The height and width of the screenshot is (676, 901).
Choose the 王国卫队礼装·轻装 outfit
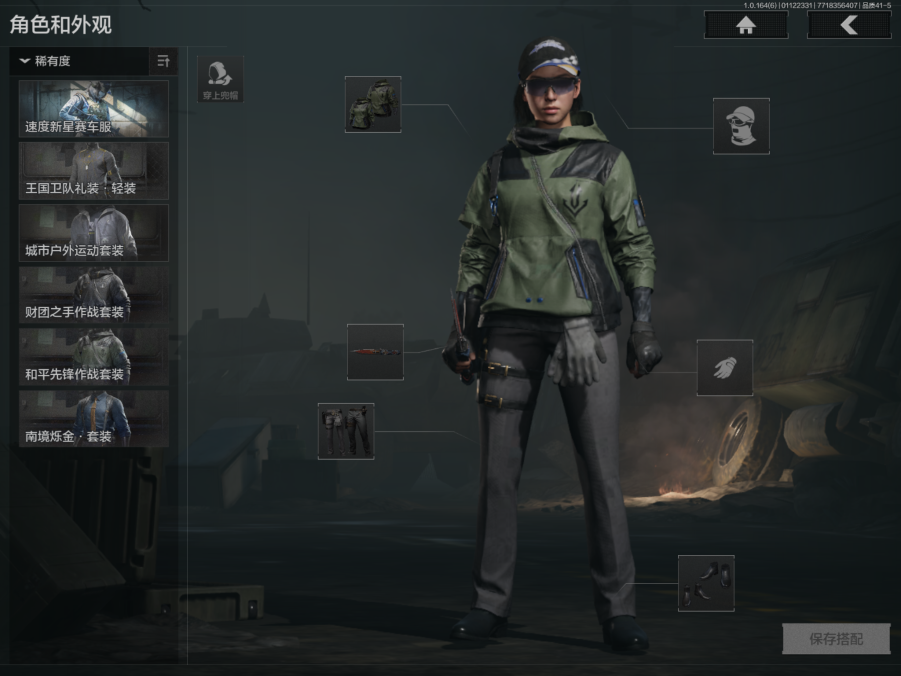(x=94, y=171)
